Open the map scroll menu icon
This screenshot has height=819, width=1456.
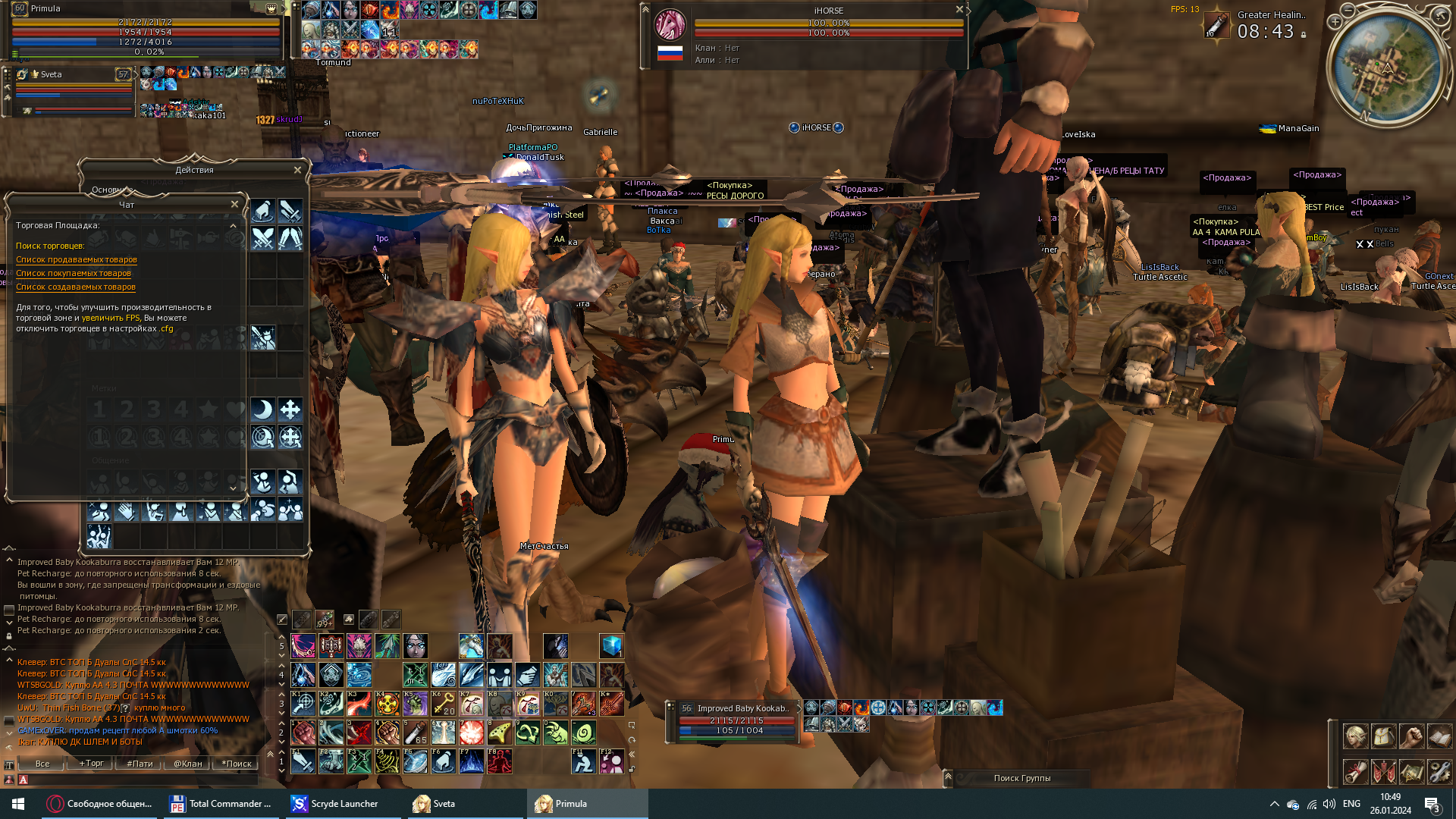click(1411, 772)
